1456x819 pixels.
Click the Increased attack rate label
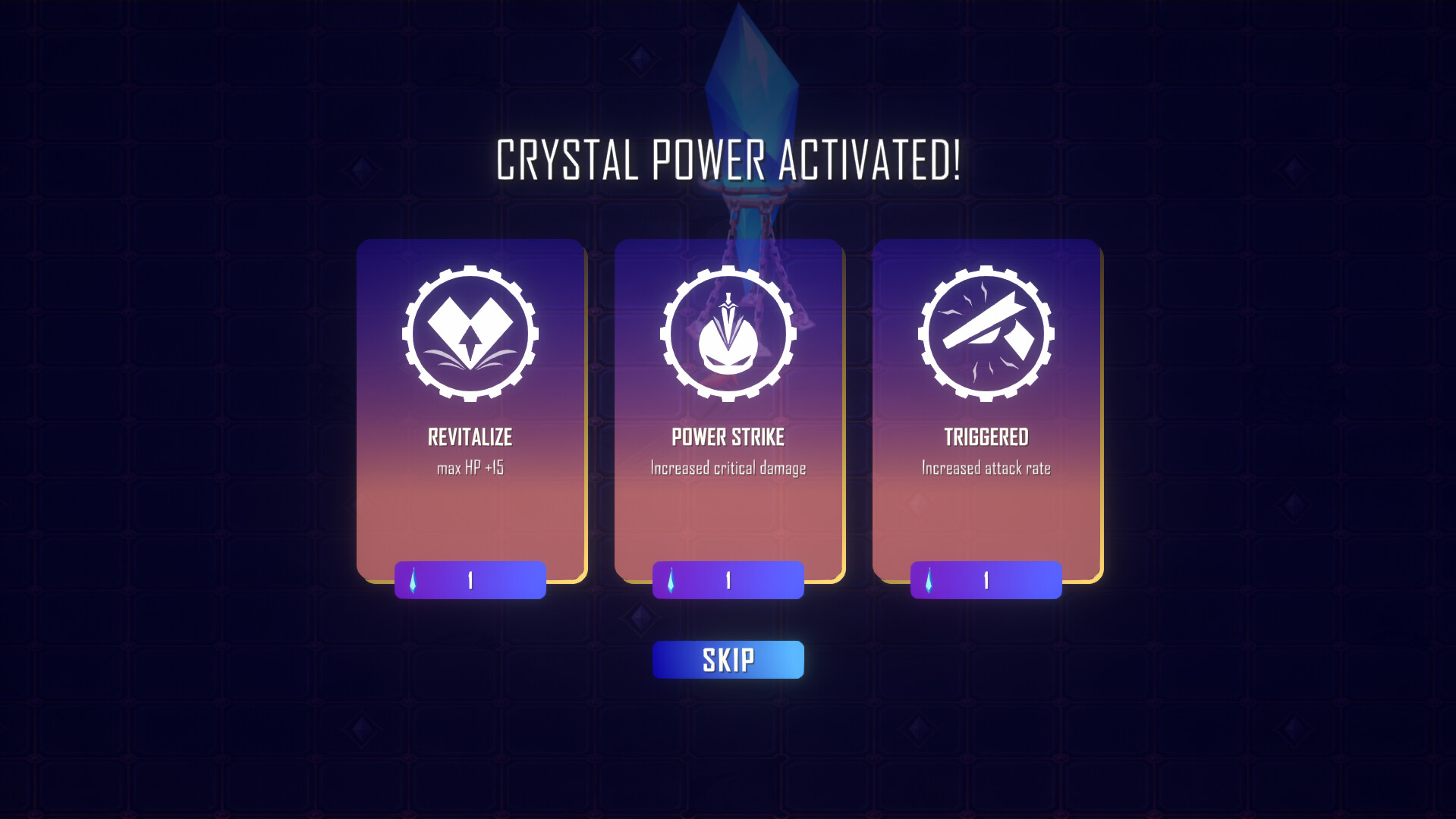(985, 469)
